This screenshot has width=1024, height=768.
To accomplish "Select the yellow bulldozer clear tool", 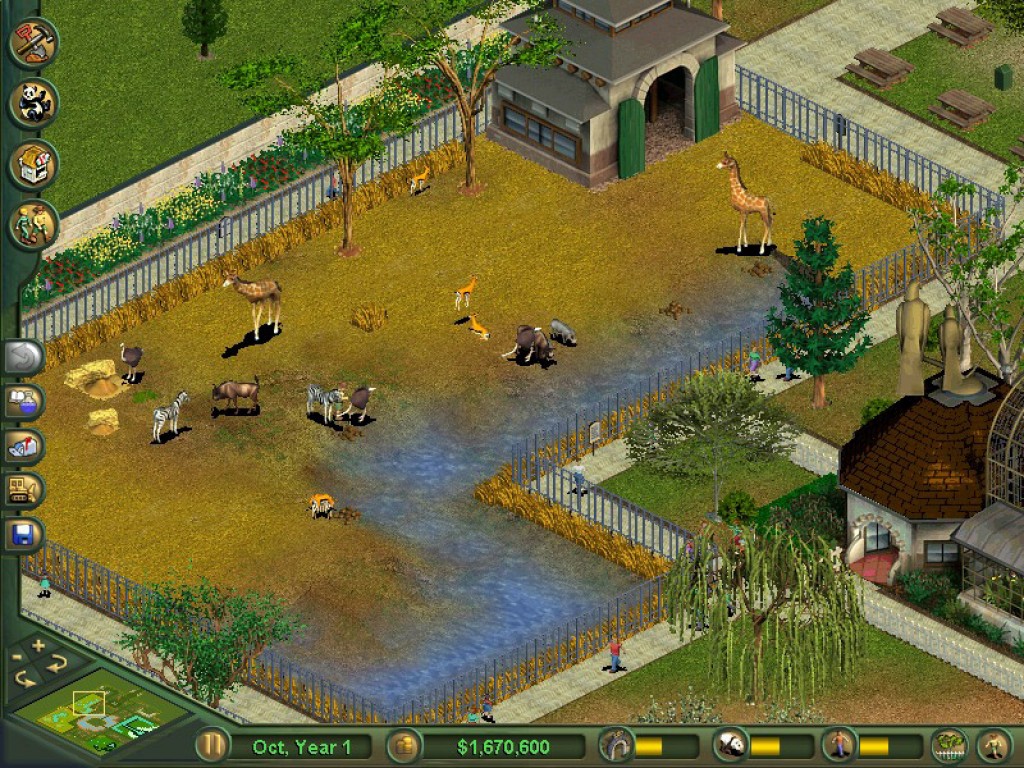I will (x=22, y=490).
